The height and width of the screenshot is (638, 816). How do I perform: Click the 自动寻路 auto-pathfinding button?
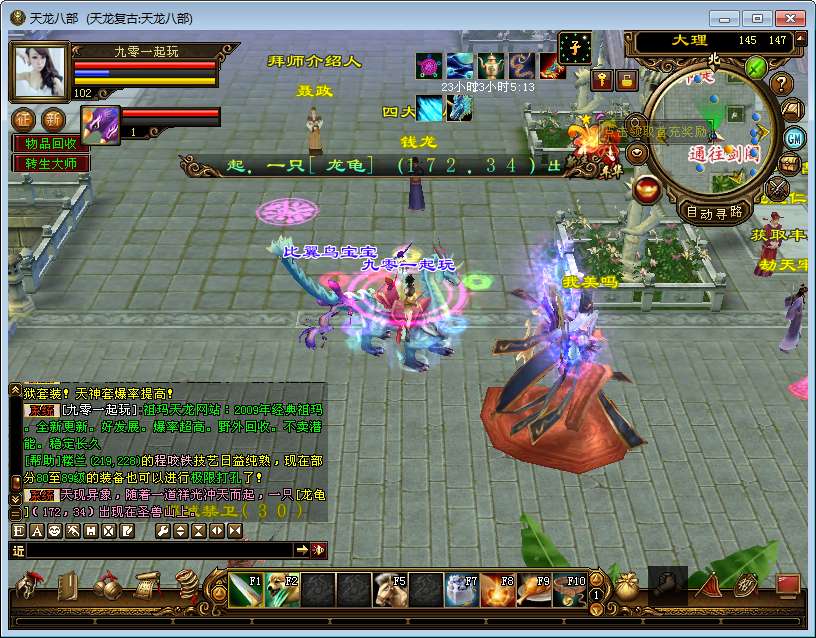(x=715, y=212)
